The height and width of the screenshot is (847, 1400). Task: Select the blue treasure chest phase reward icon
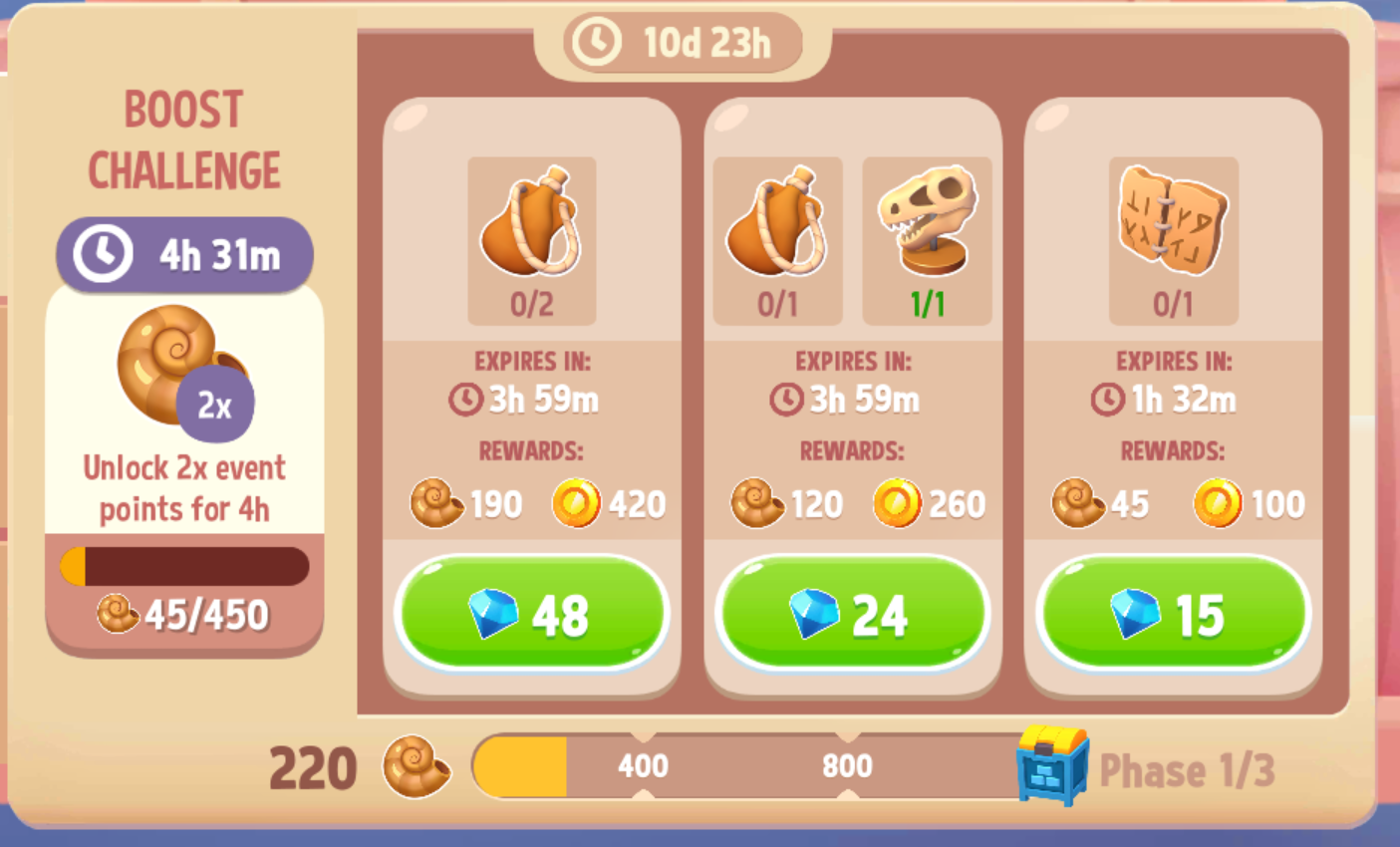(x=1043, y=767)
